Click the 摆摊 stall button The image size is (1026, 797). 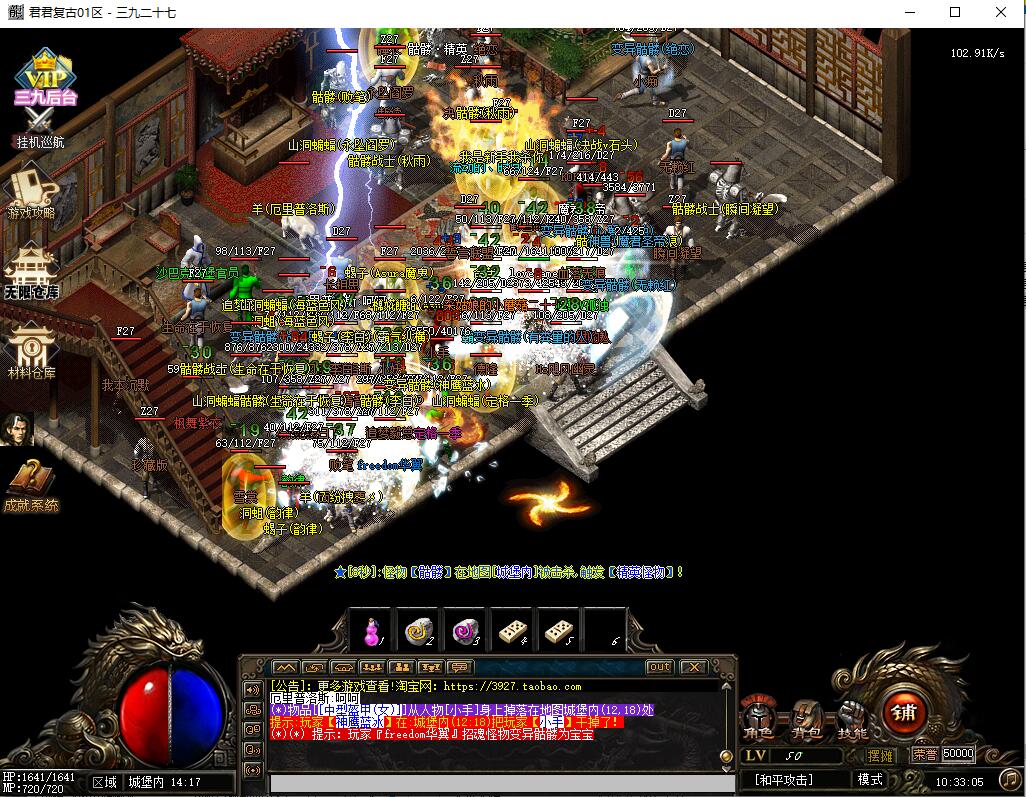click(881, 755)
